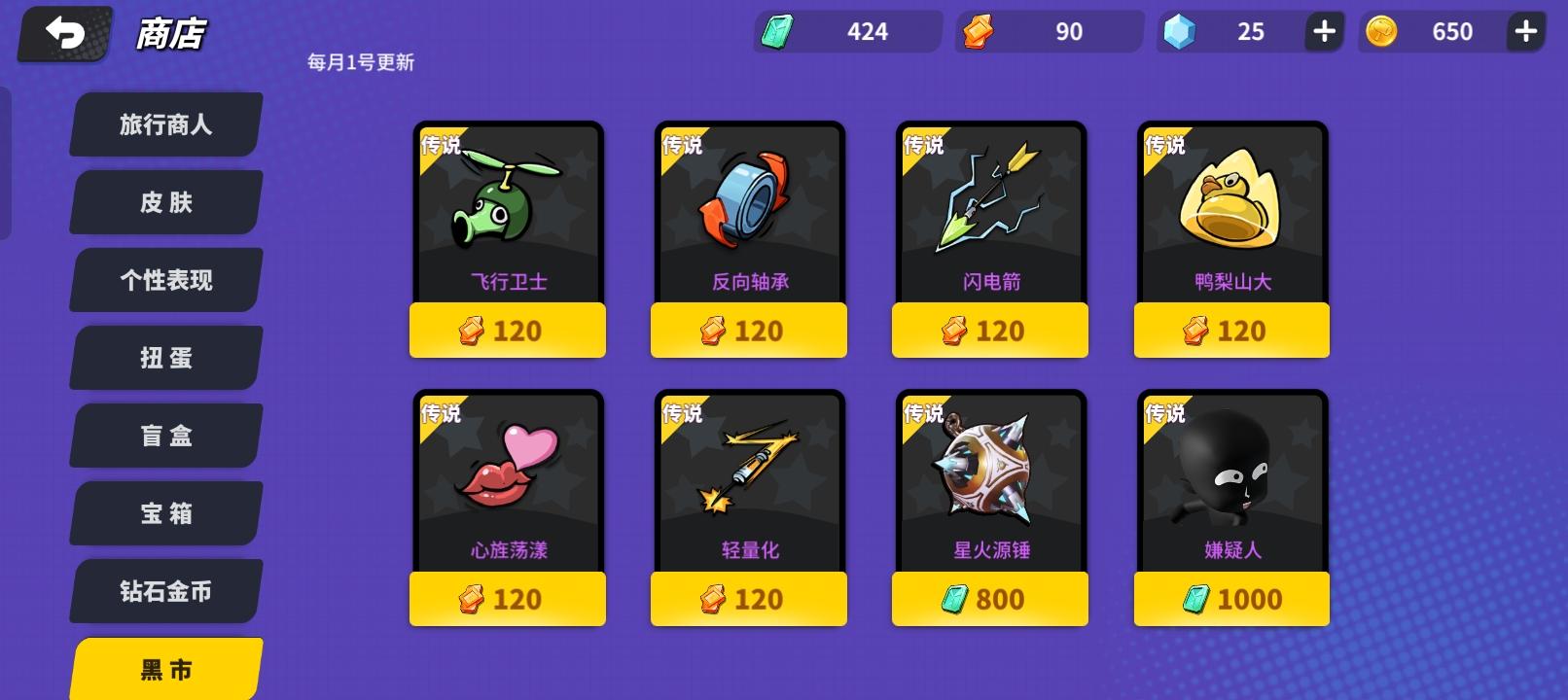Tap the plus button next to diamonds
This screenshot has height=700, width=1568.
click(x=1321, y=30)
